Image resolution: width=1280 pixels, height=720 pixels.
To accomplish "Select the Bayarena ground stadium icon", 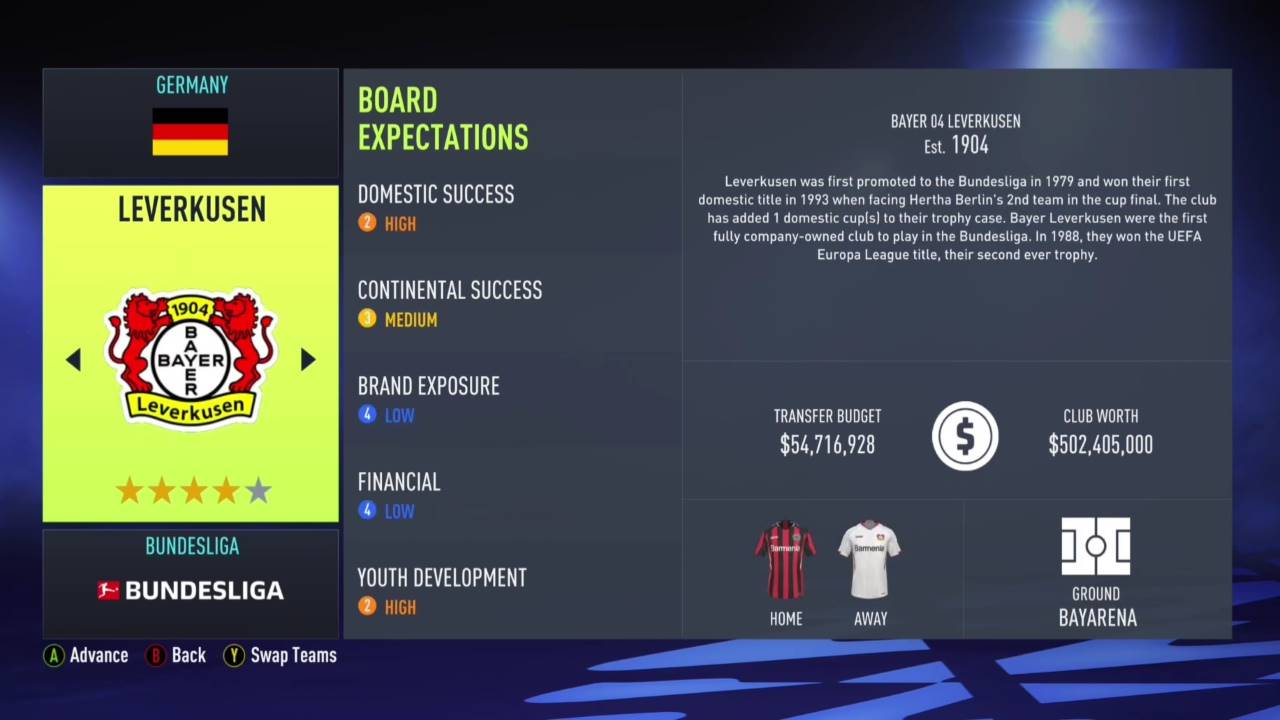I will pos(1096,546).
